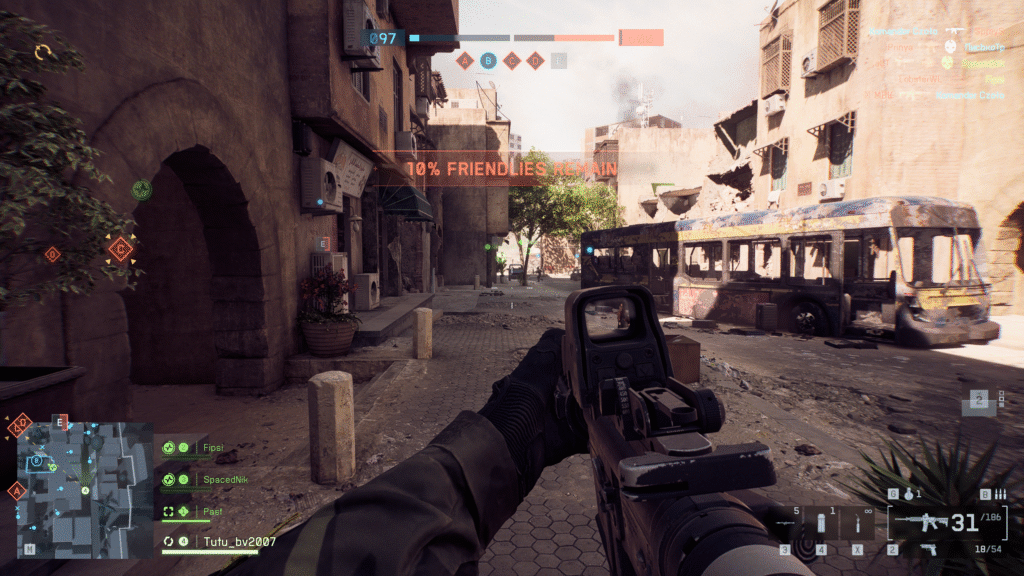The image size is (1024, 576).
Task: Select the primary assault rifle weapon icon
Action: click(920, 521)
